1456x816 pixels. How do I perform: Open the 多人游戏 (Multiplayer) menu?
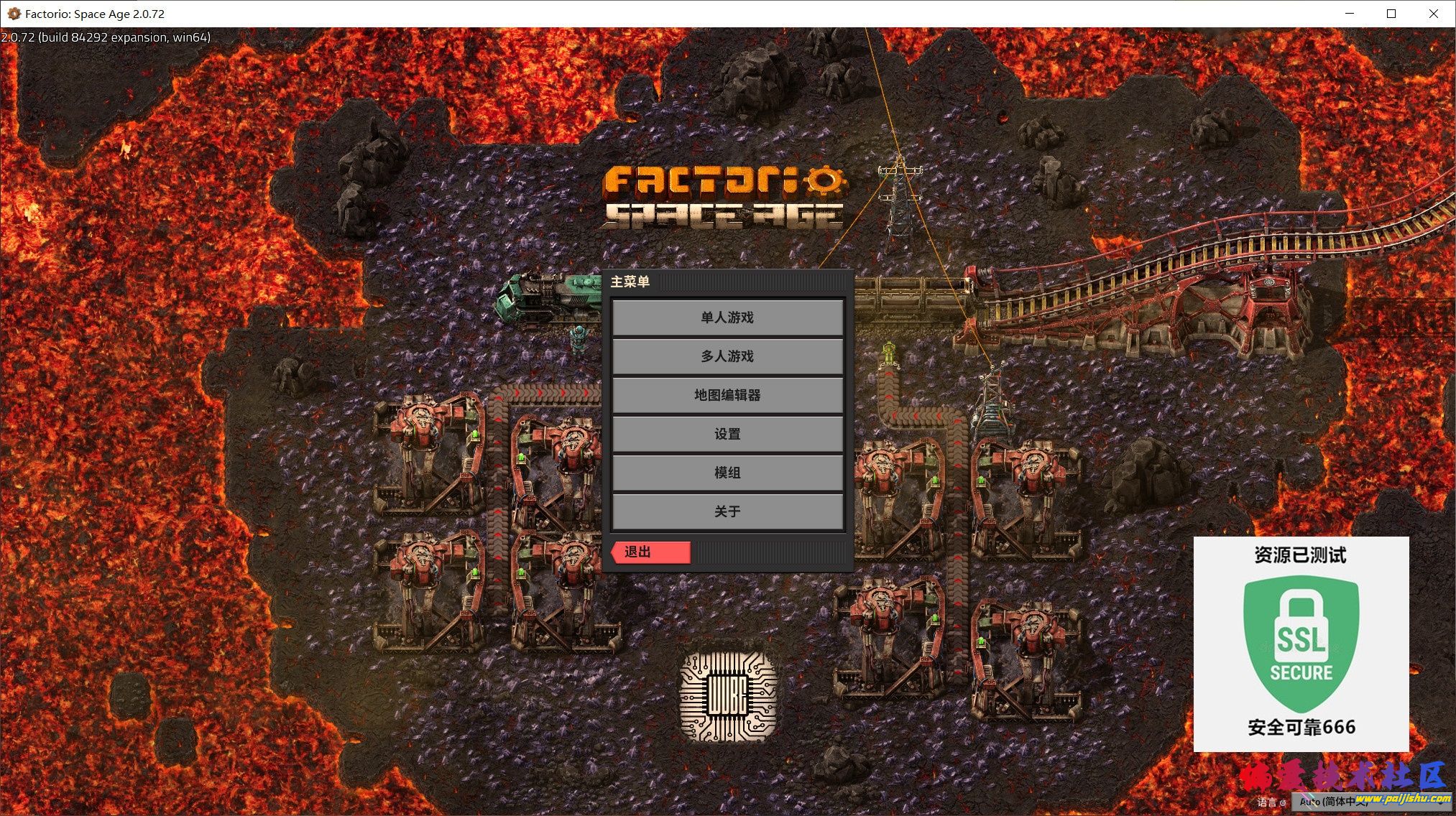(727, 356)
